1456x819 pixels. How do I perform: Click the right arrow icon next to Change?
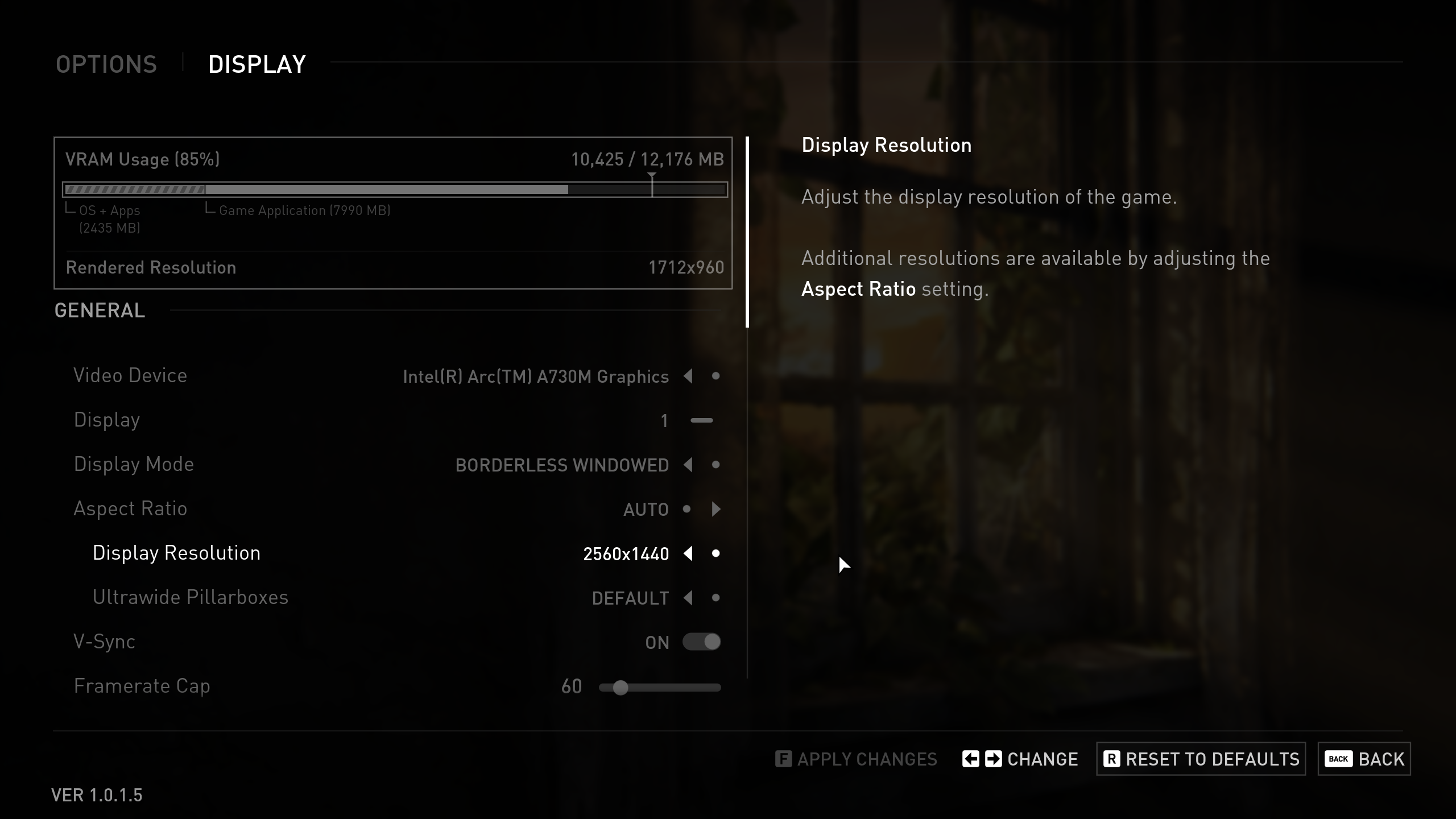pyautogui.click(x=993, y=759)
